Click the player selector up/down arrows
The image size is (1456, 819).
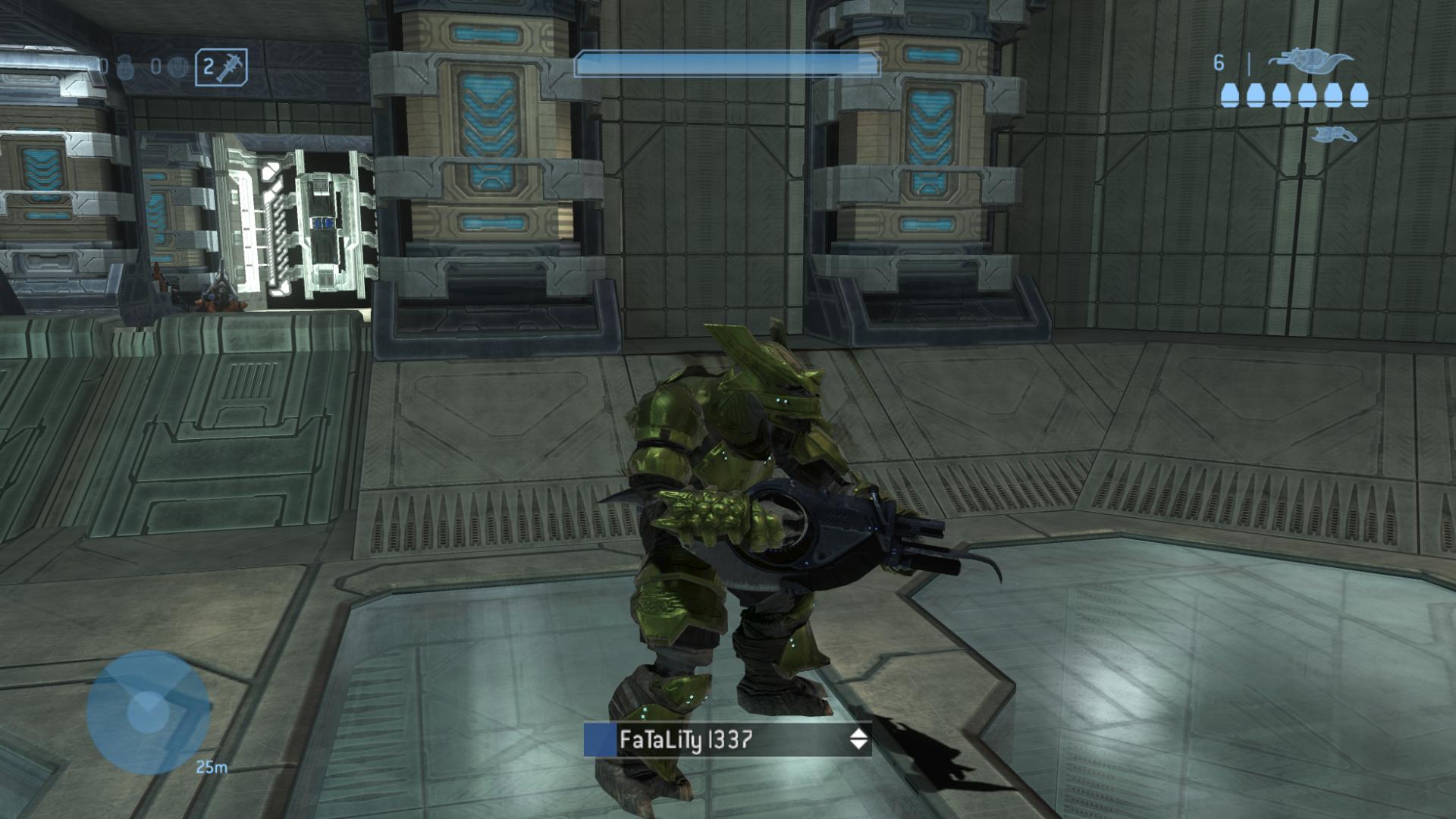click(858, 739)
